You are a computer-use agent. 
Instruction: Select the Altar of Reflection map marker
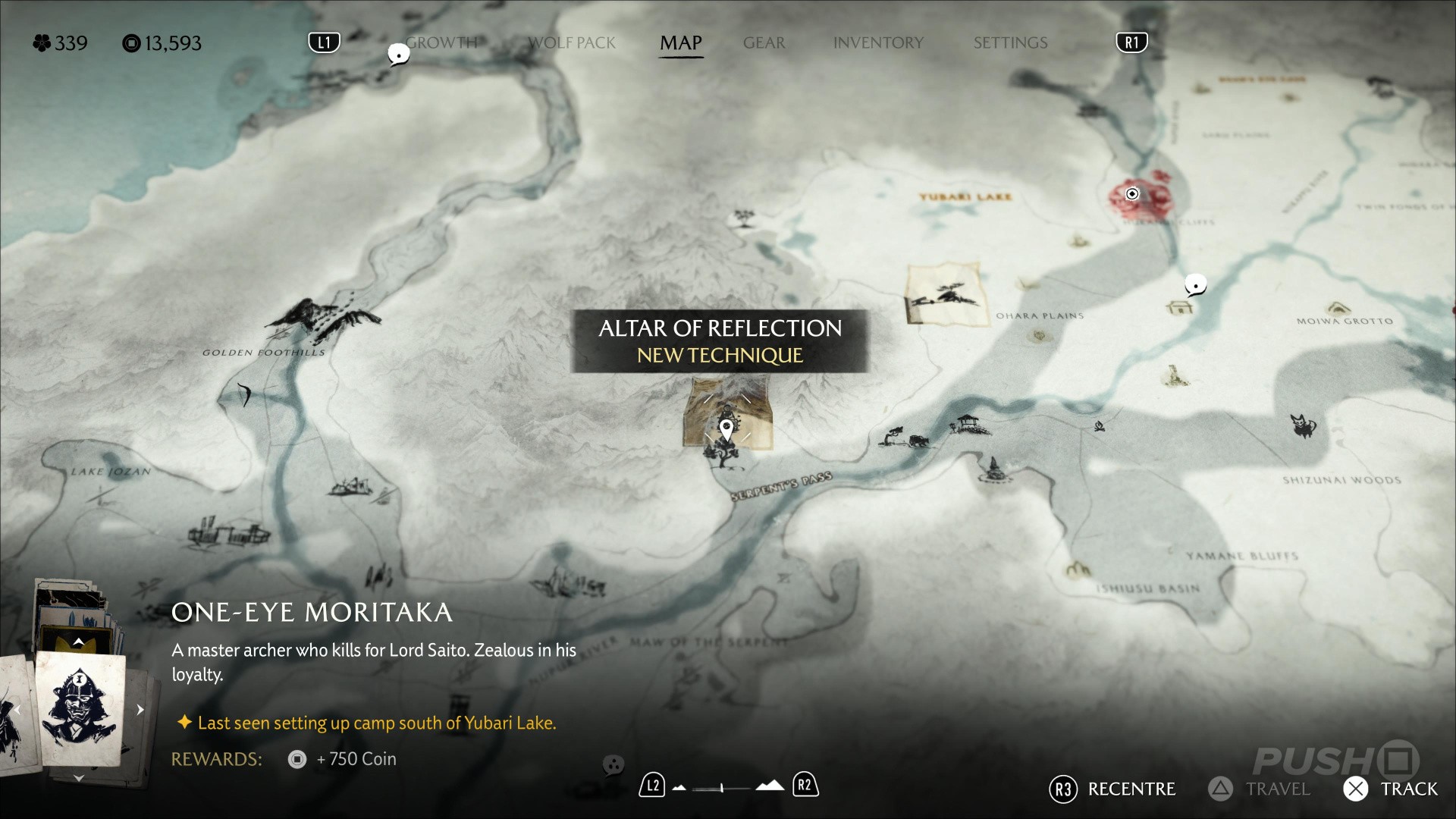coord(726,428)
